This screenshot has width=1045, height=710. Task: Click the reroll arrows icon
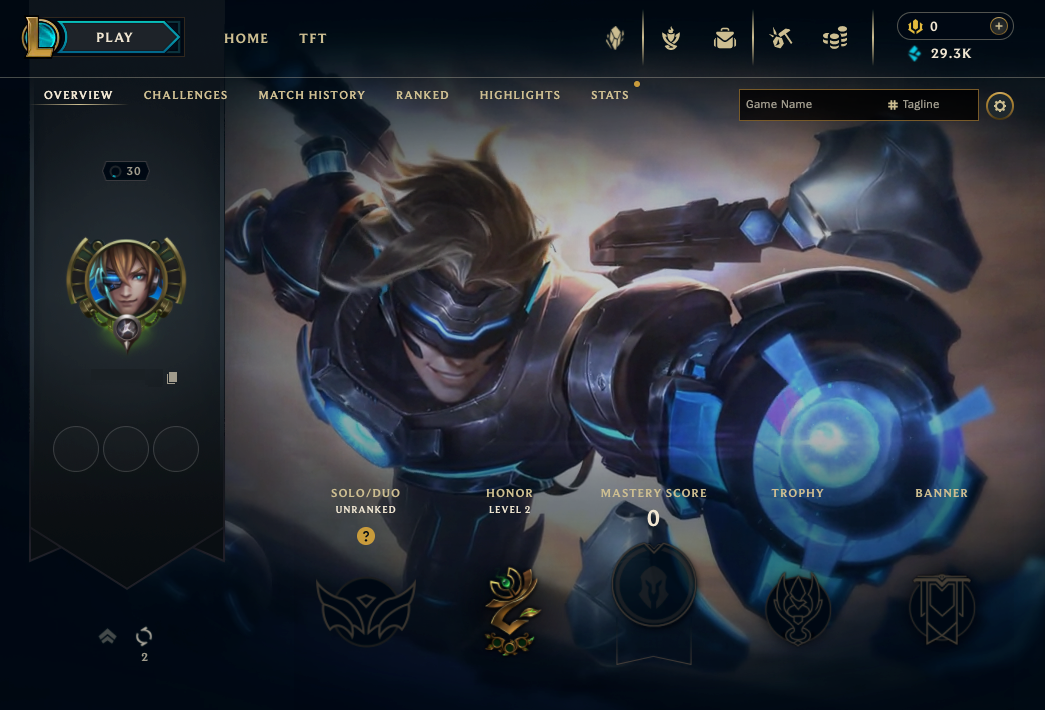coord(144,636)
